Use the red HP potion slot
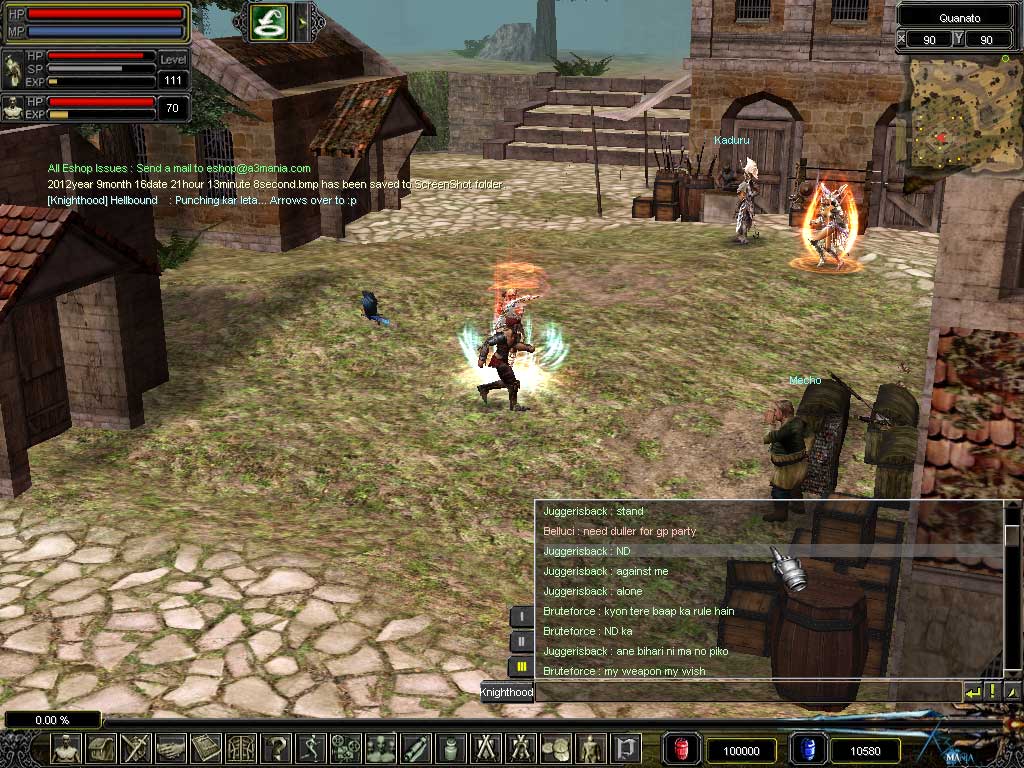Screen dimensions: 1024x768 point(682,749)
